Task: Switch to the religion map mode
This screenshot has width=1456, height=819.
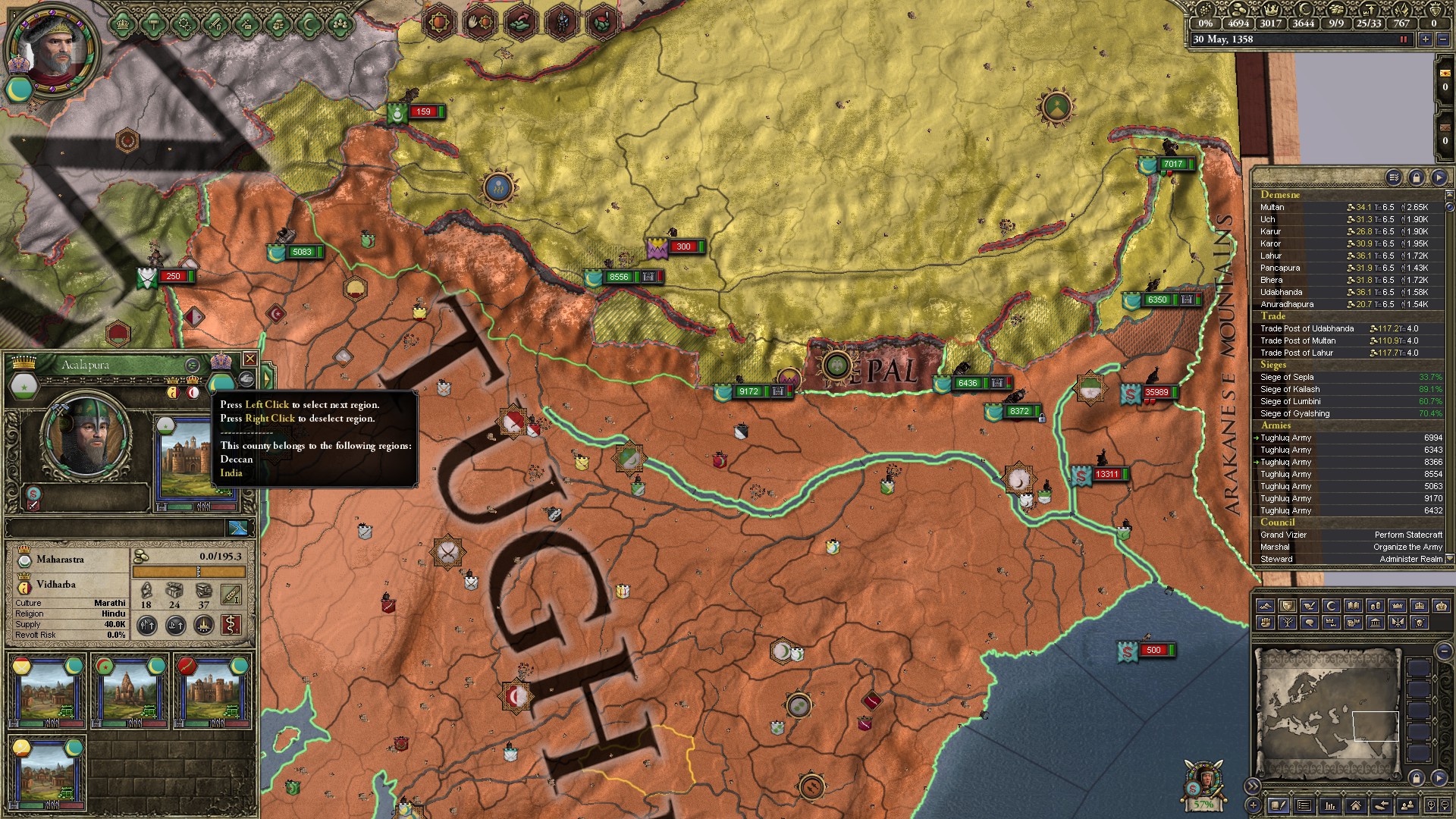Action: tap(1331, 605)
